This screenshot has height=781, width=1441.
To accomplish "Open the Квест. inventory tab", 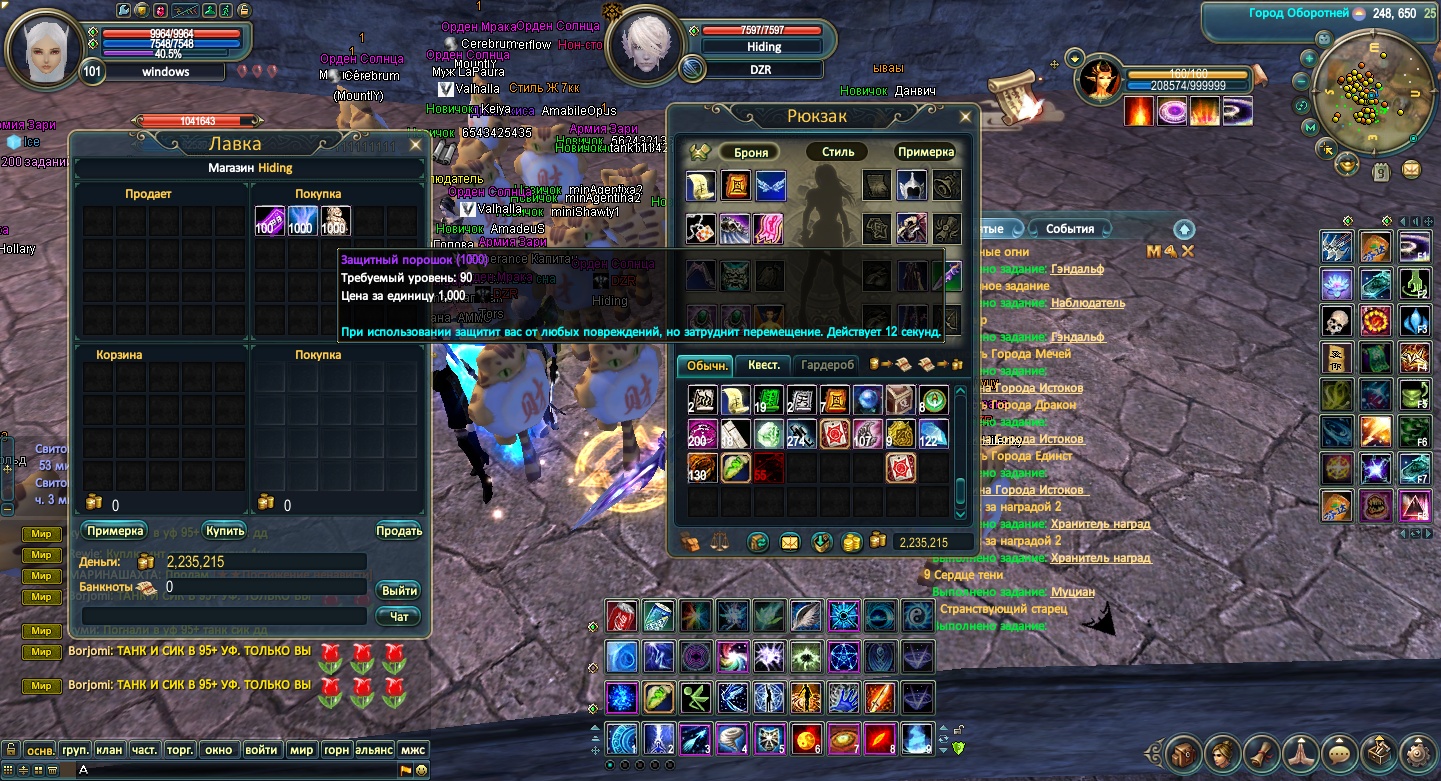I will point(764,365).
